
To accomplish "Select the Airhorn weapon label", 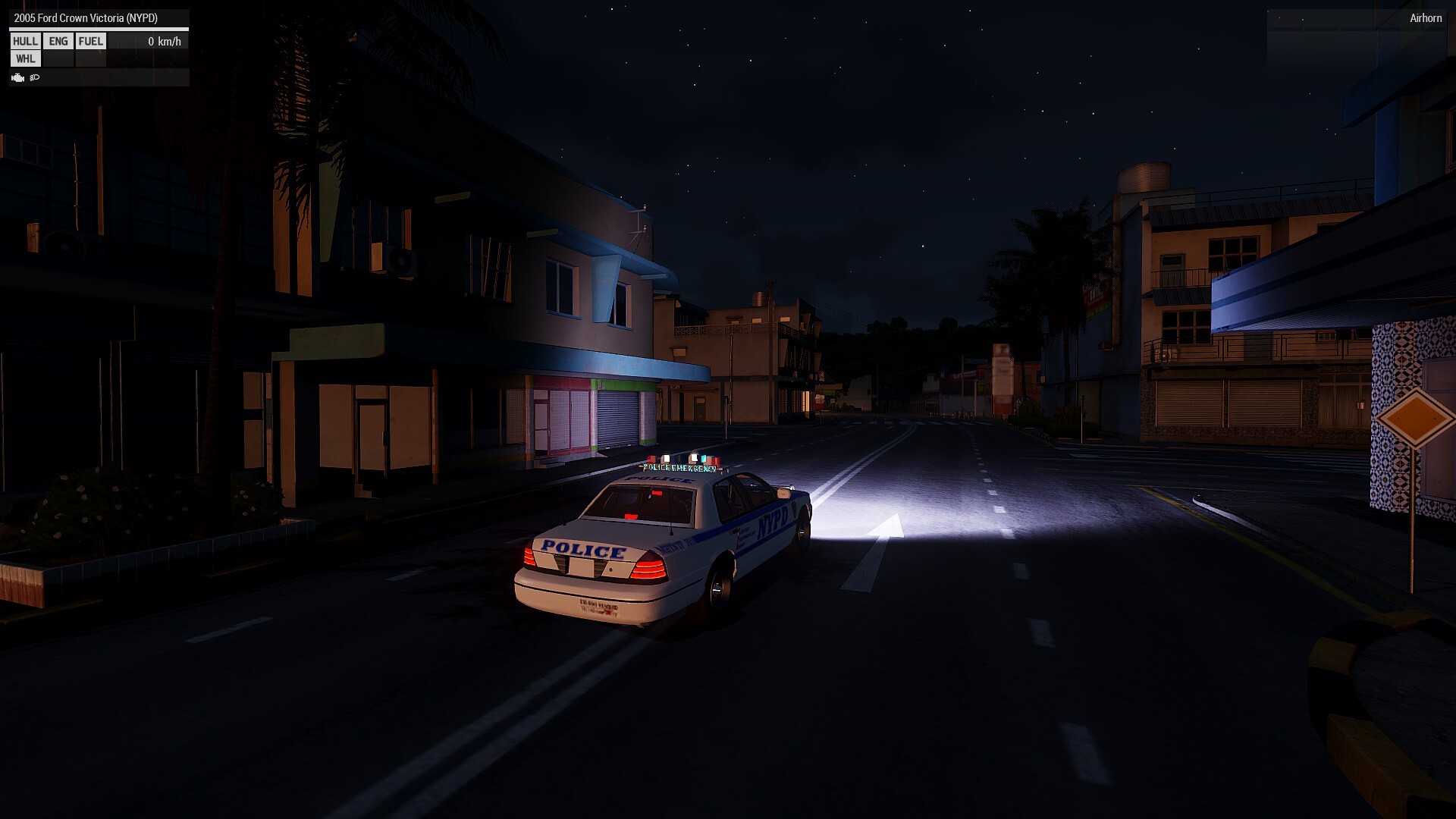I will click(1425, 18).
